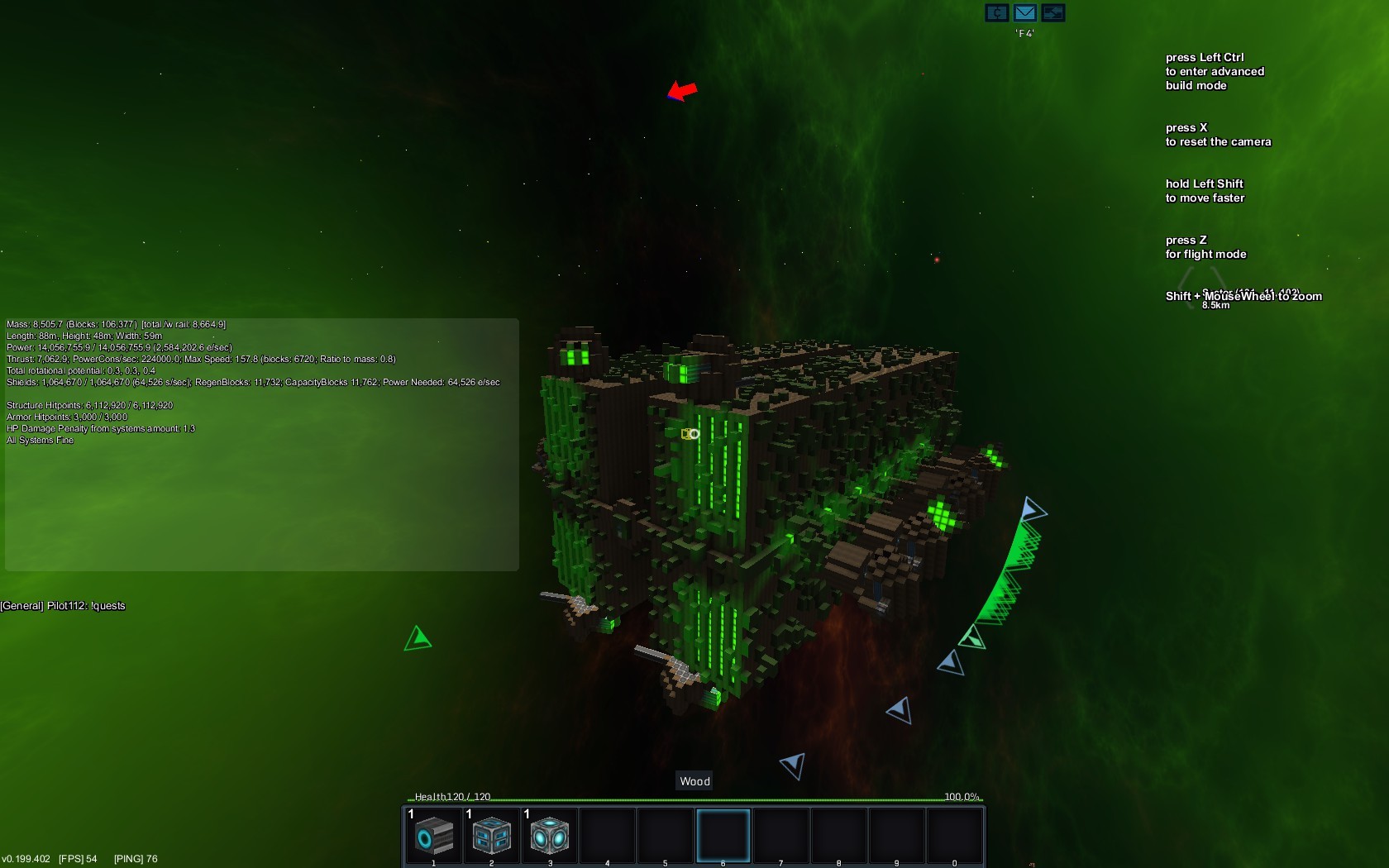Image resolution: width=1389 pixels, height=868 pixels.
Task: Click the credits icon beside the envelope
Action: [997, 12]
